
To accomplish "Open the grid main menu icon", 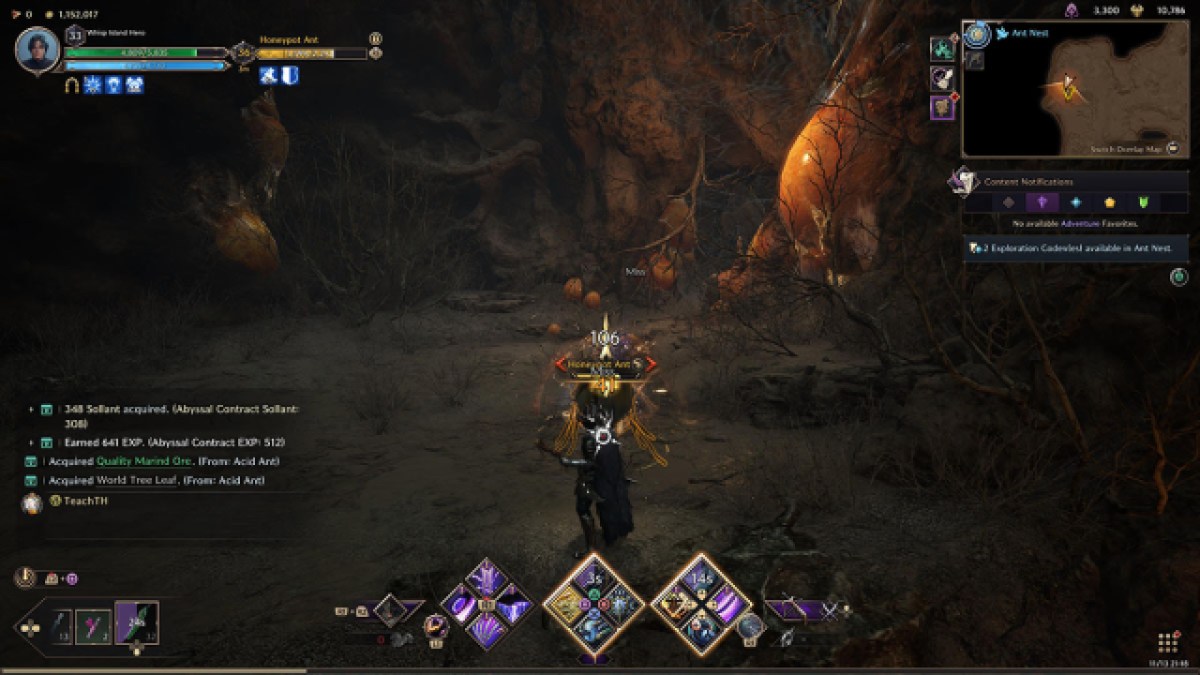I will pos(1167,641).
